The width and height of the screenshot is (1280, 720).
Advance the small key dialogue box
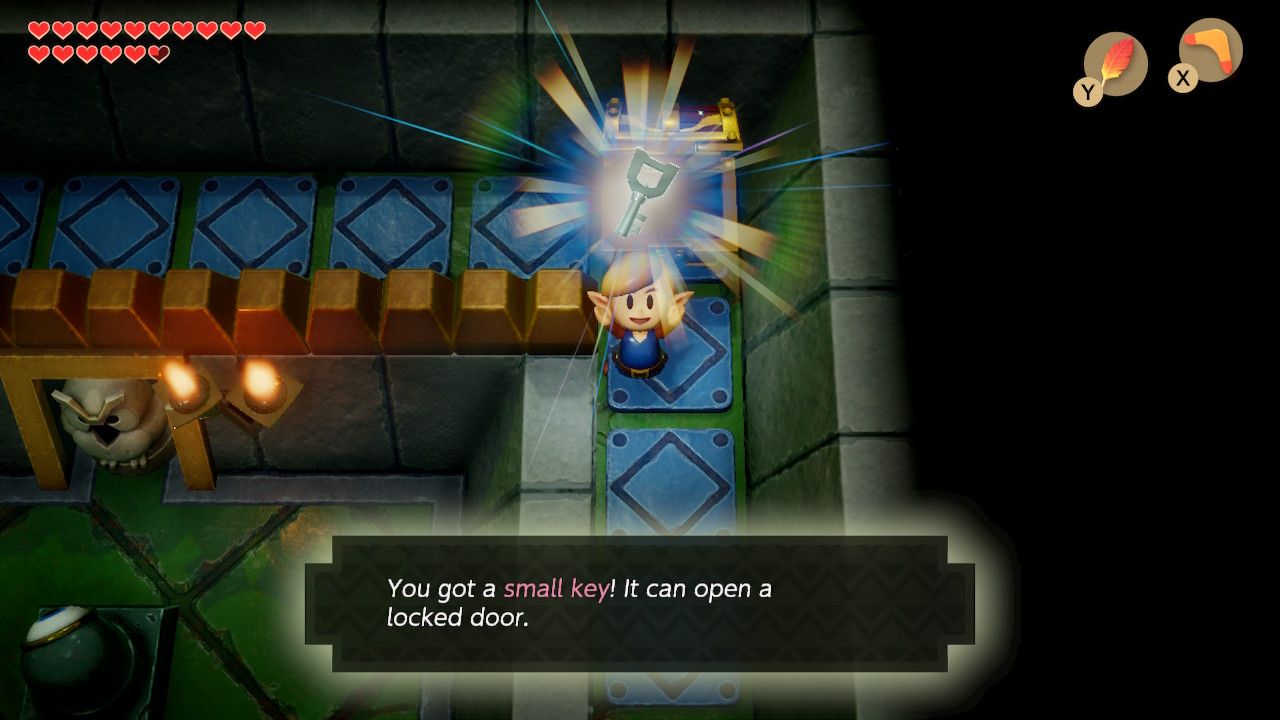click(640, 603)
